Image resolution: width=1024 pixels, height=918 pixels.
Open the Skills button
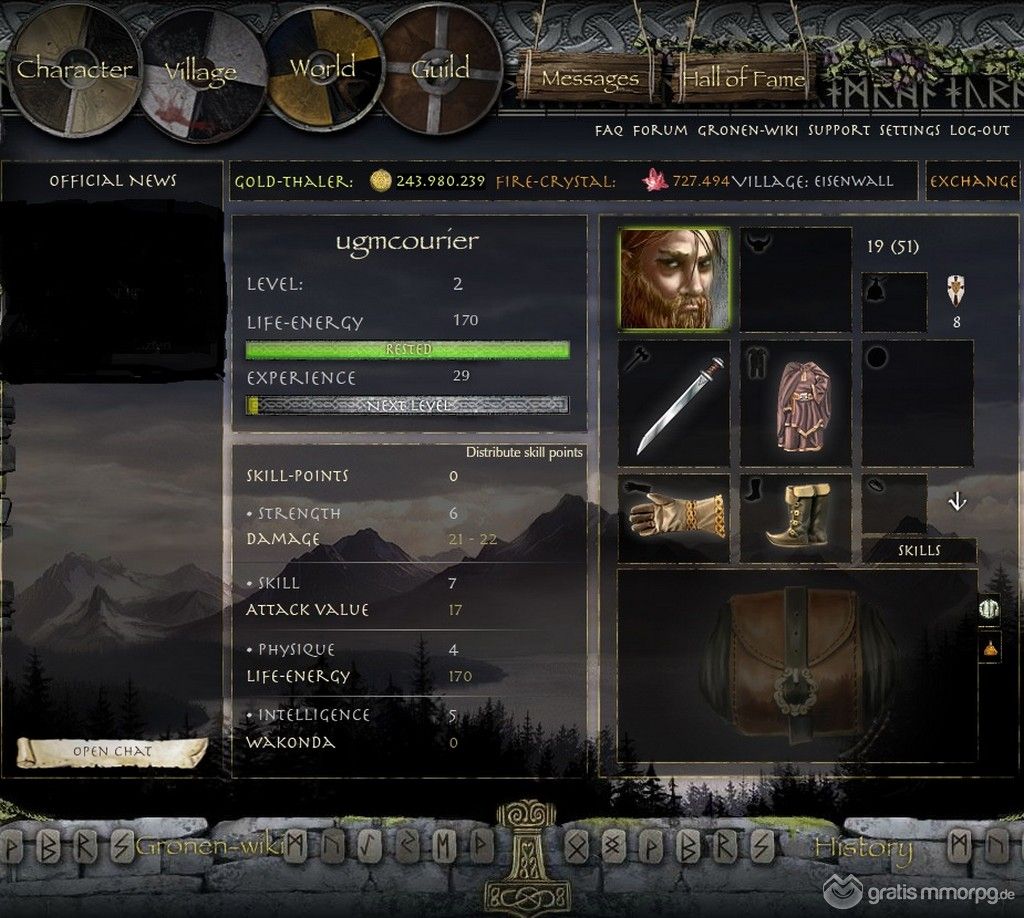pos(918,550)
